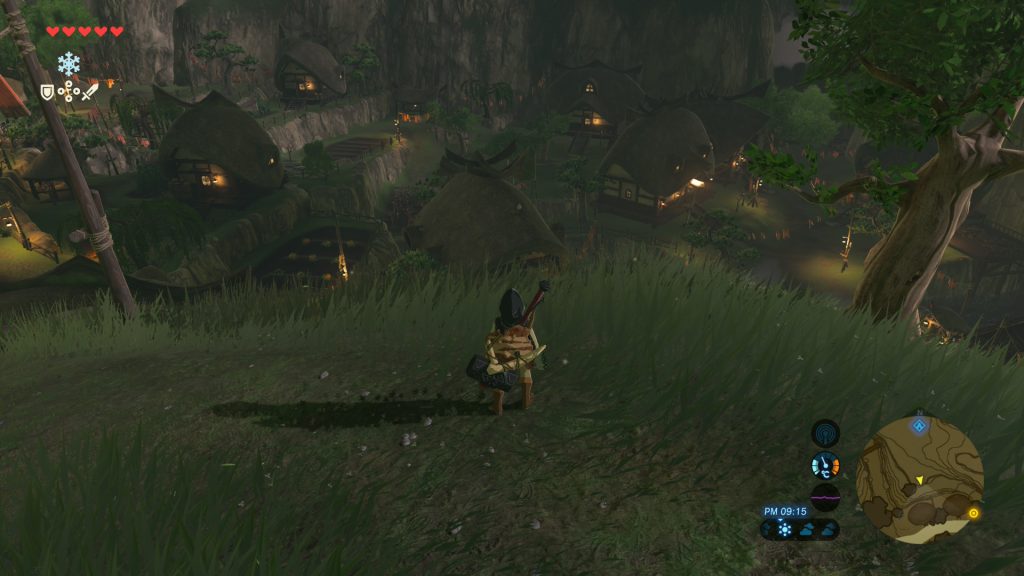Screen dimensions: 1024x576
Task: Select the snowflake Cryonis rune icon
Action: (x=68, y=64)
